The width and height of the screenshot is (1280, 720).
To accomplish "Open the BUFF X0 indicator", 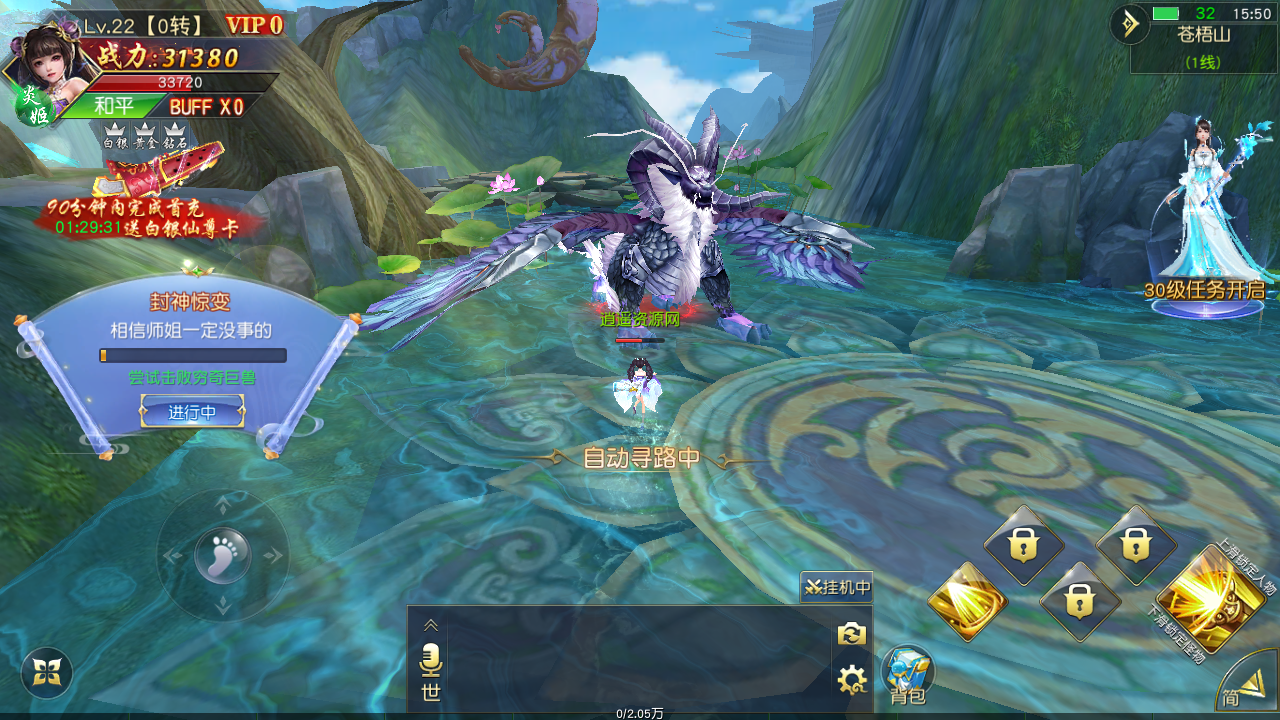I will pos(206,106).
